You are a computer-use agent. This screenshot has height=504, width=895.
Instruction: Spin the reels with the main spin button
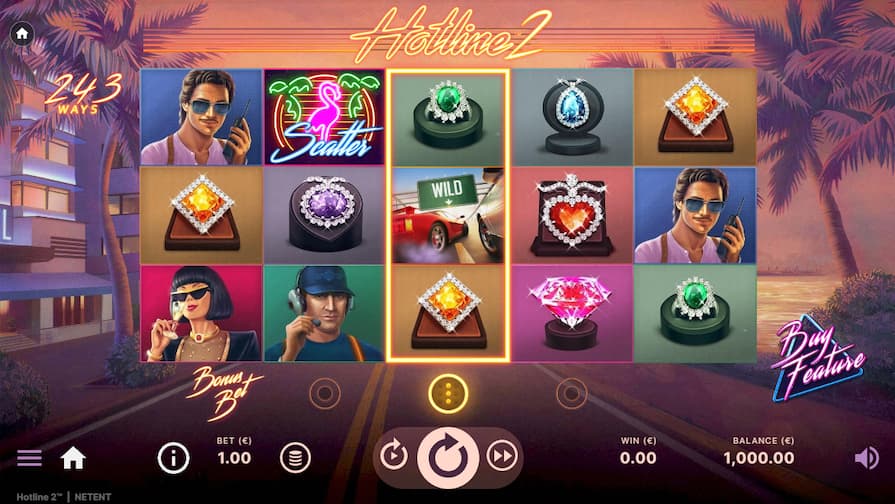[447, 458]
